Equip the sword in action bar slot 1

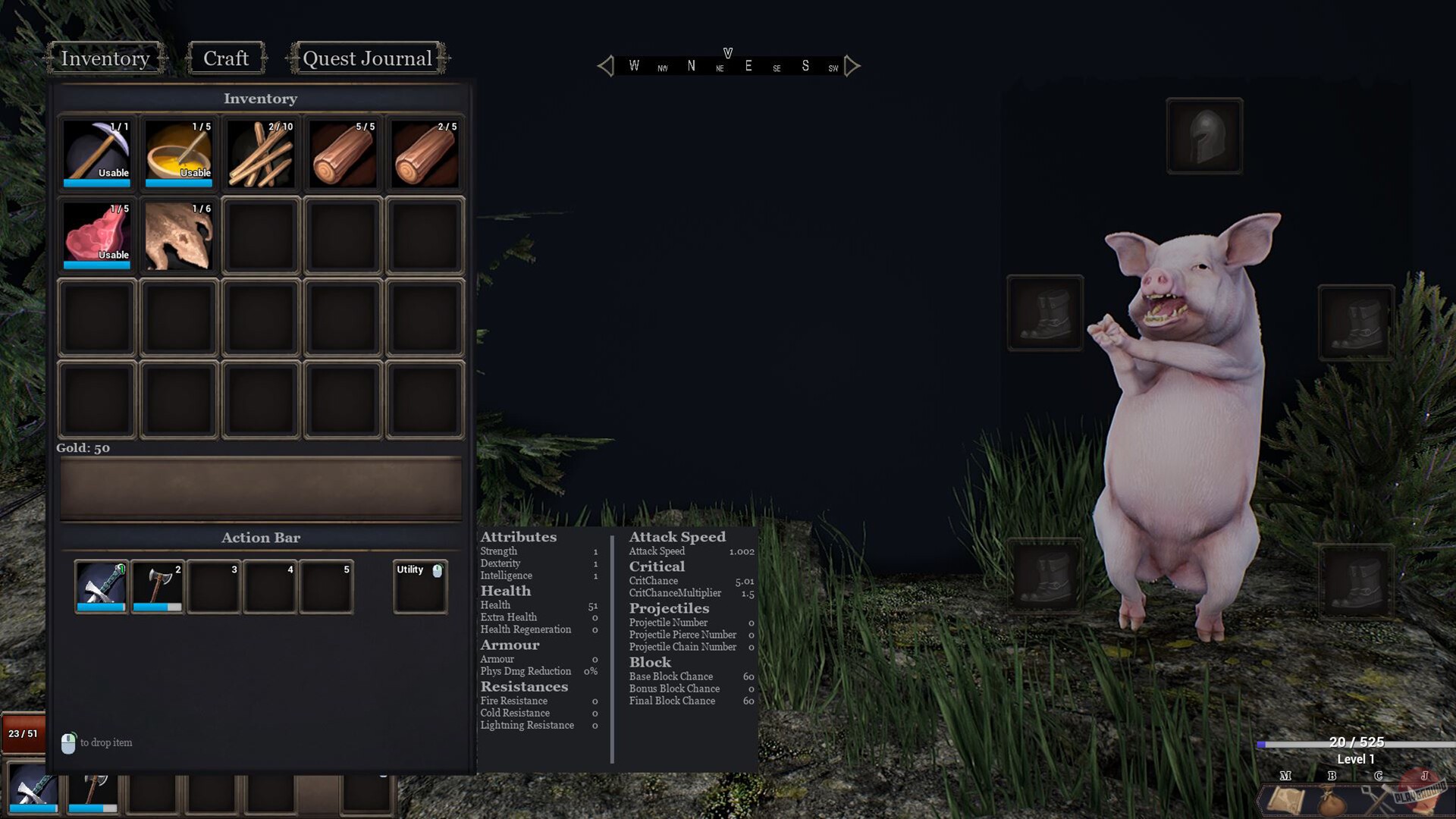click(x=101, y=585)
